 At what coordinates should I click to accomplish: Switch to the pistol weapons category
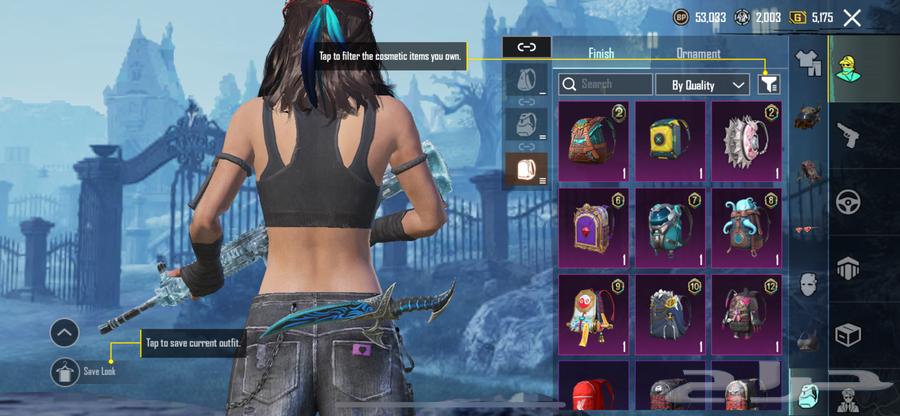pyautogui.click(x=849, y=134)
